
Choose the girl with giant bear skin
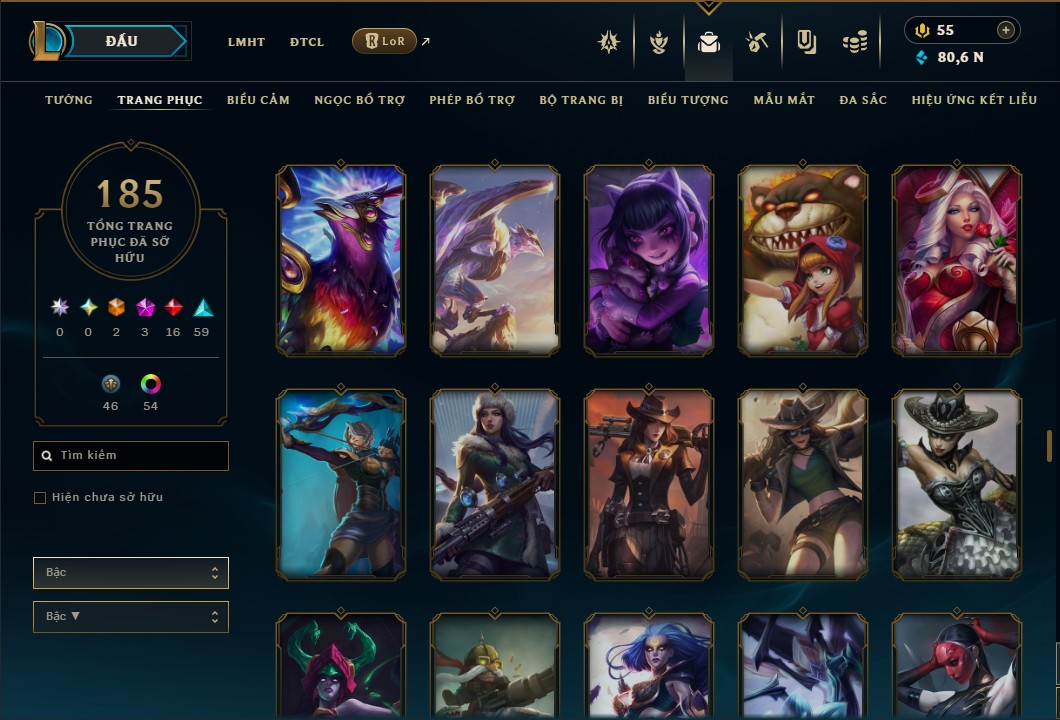pyautogui.click(x=803, y=260)
